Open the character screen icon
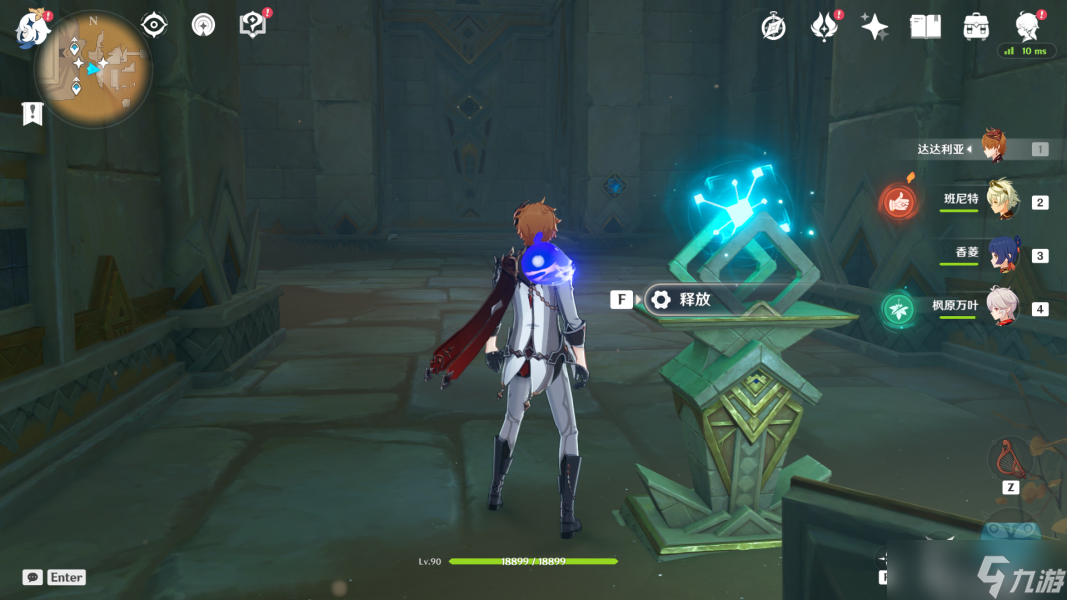 coord(1026,26)
